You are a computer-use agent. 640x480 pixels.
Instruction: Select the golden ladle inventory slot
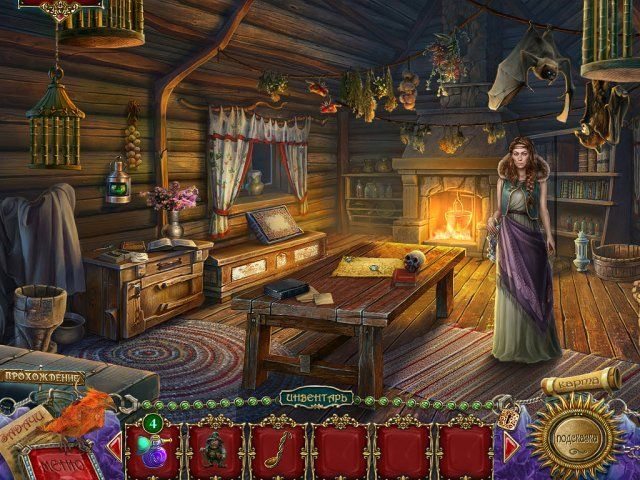click(x=278, y=446)
